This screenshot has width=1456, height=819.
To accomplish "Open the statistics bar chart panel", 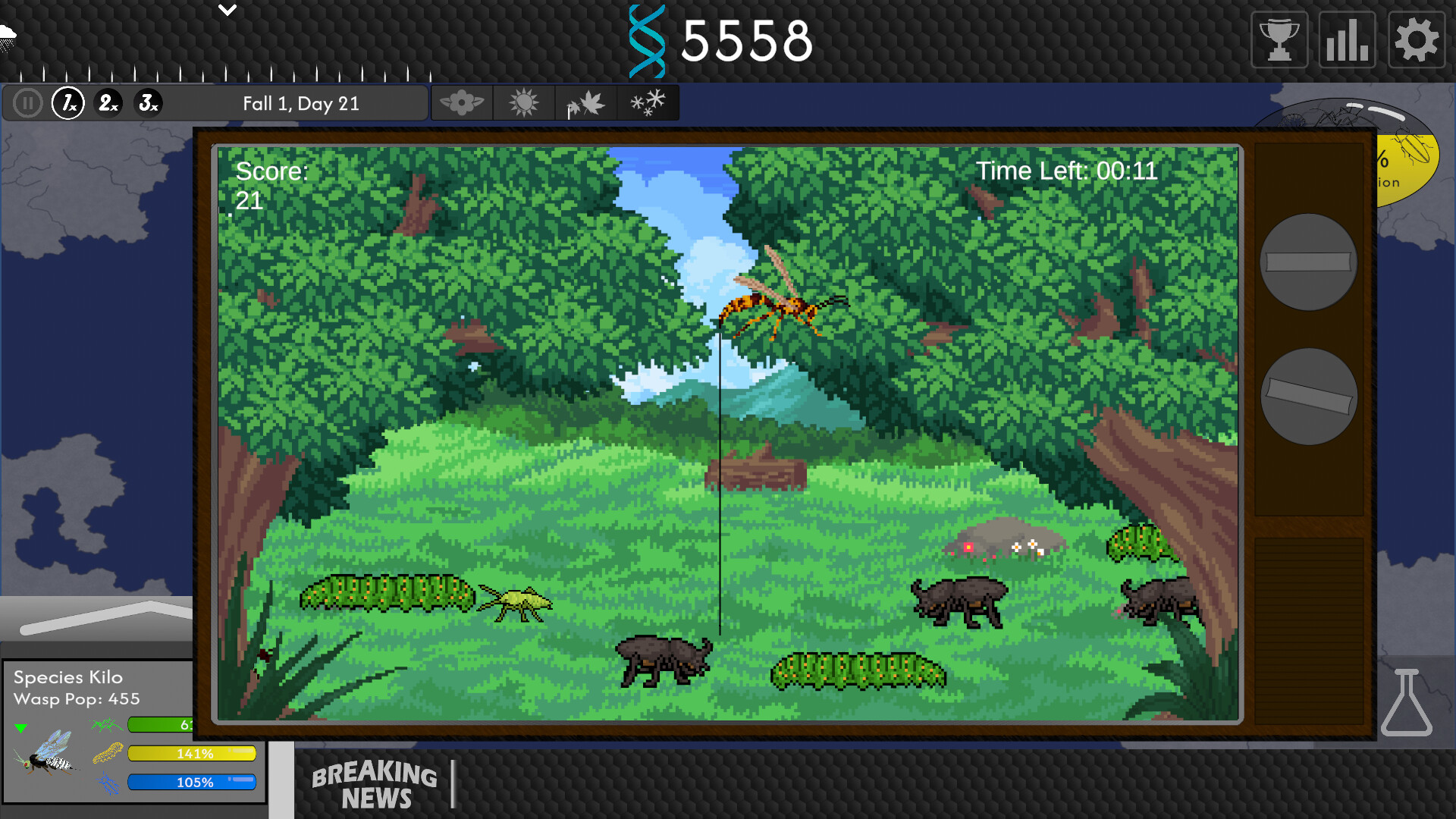I will click(1346, 39).
